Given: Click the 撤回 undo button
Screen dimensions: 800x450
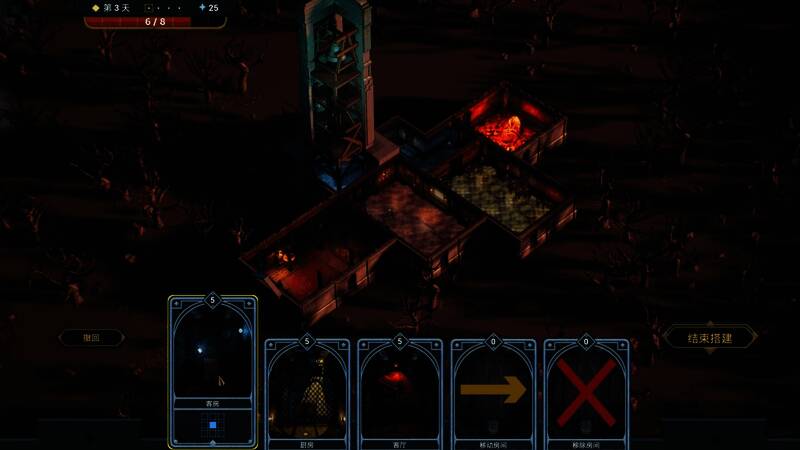Looking at the screenshot, I should coord(91,338).
